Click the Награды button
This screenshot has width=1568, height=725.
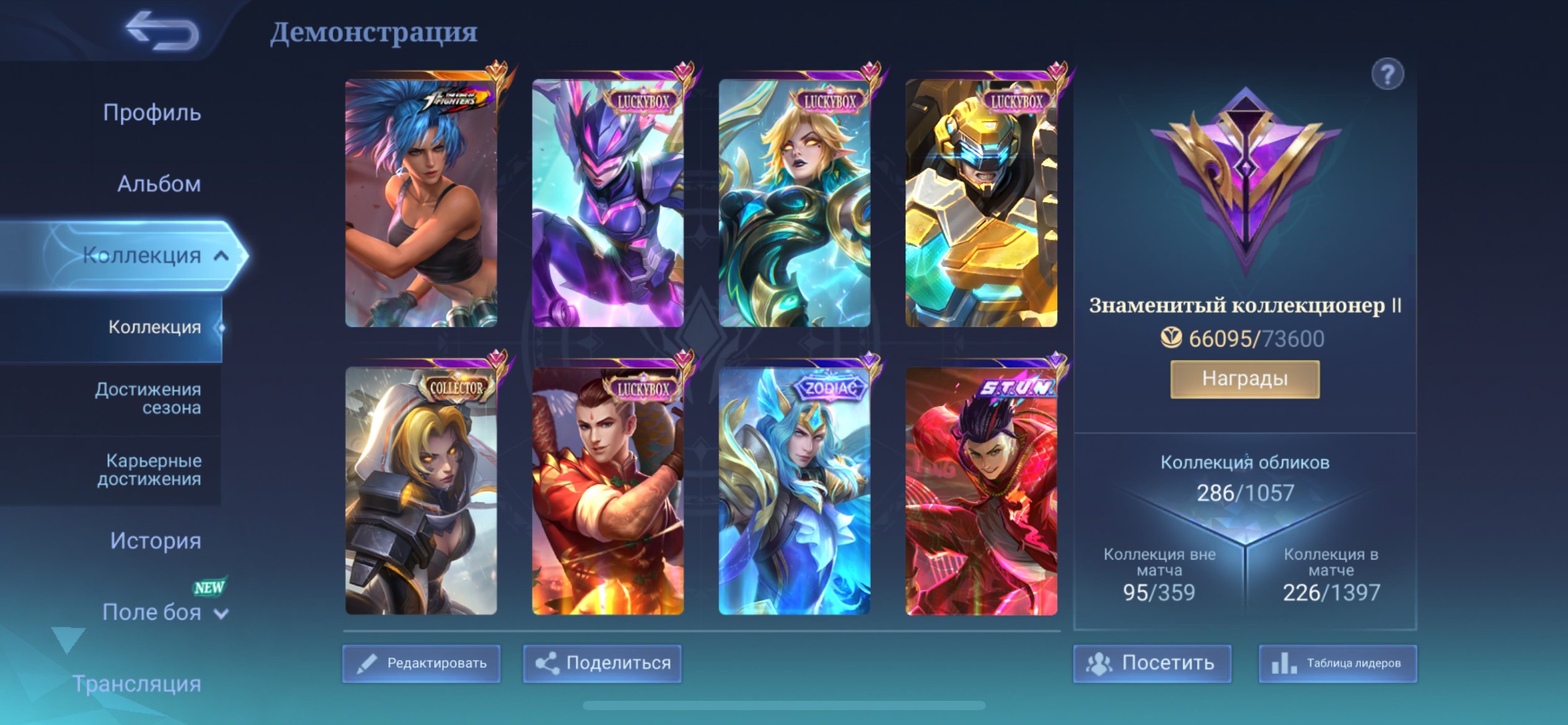pyautogui.click(x=1244, y=379)
